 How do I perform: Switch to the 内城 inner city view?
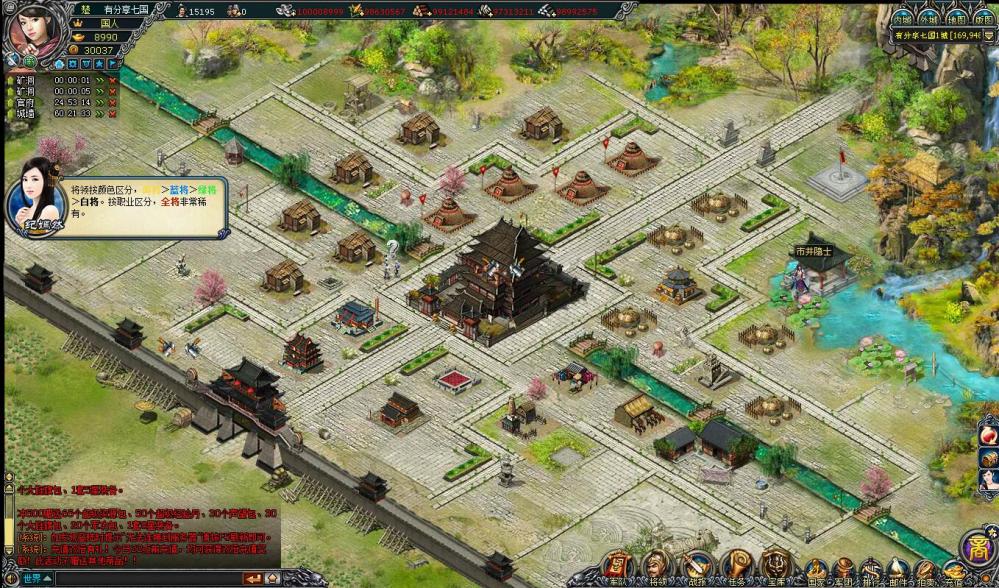click(x=902, y=18)
